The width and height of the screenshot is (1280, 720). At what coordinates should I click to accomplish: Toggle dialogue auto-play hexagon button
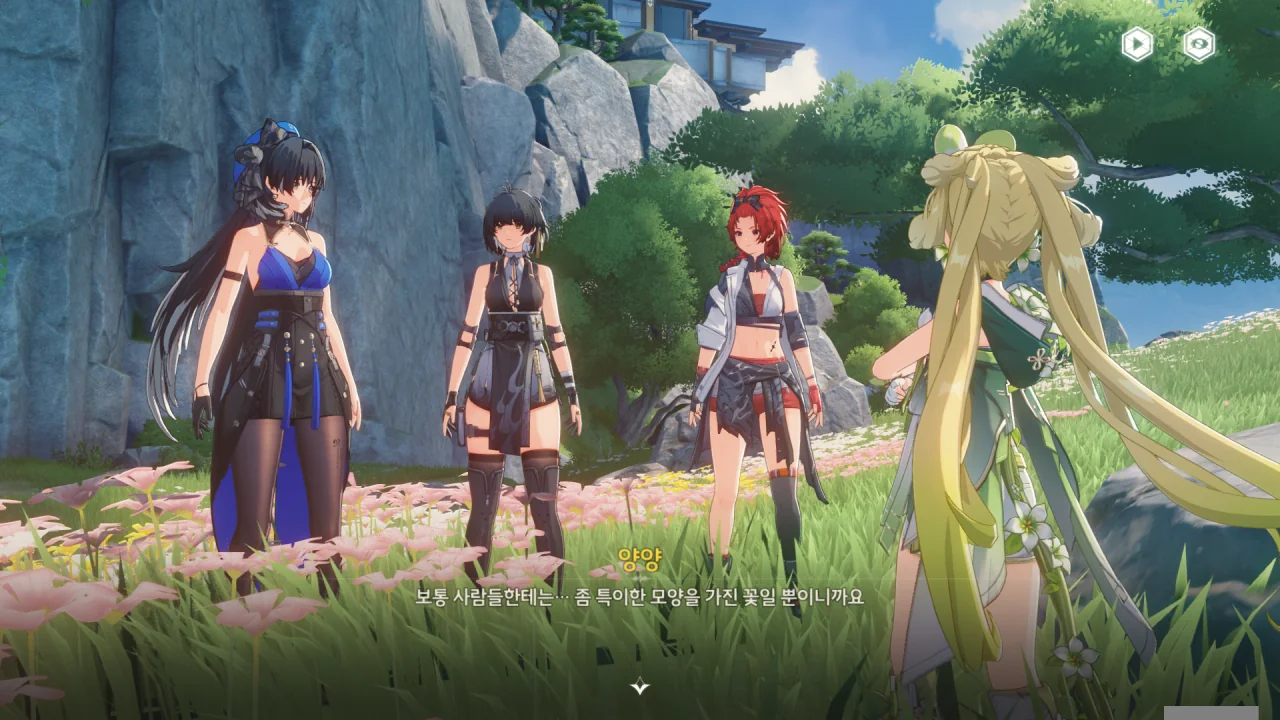pyautogui.click(x=1137, y=44)
